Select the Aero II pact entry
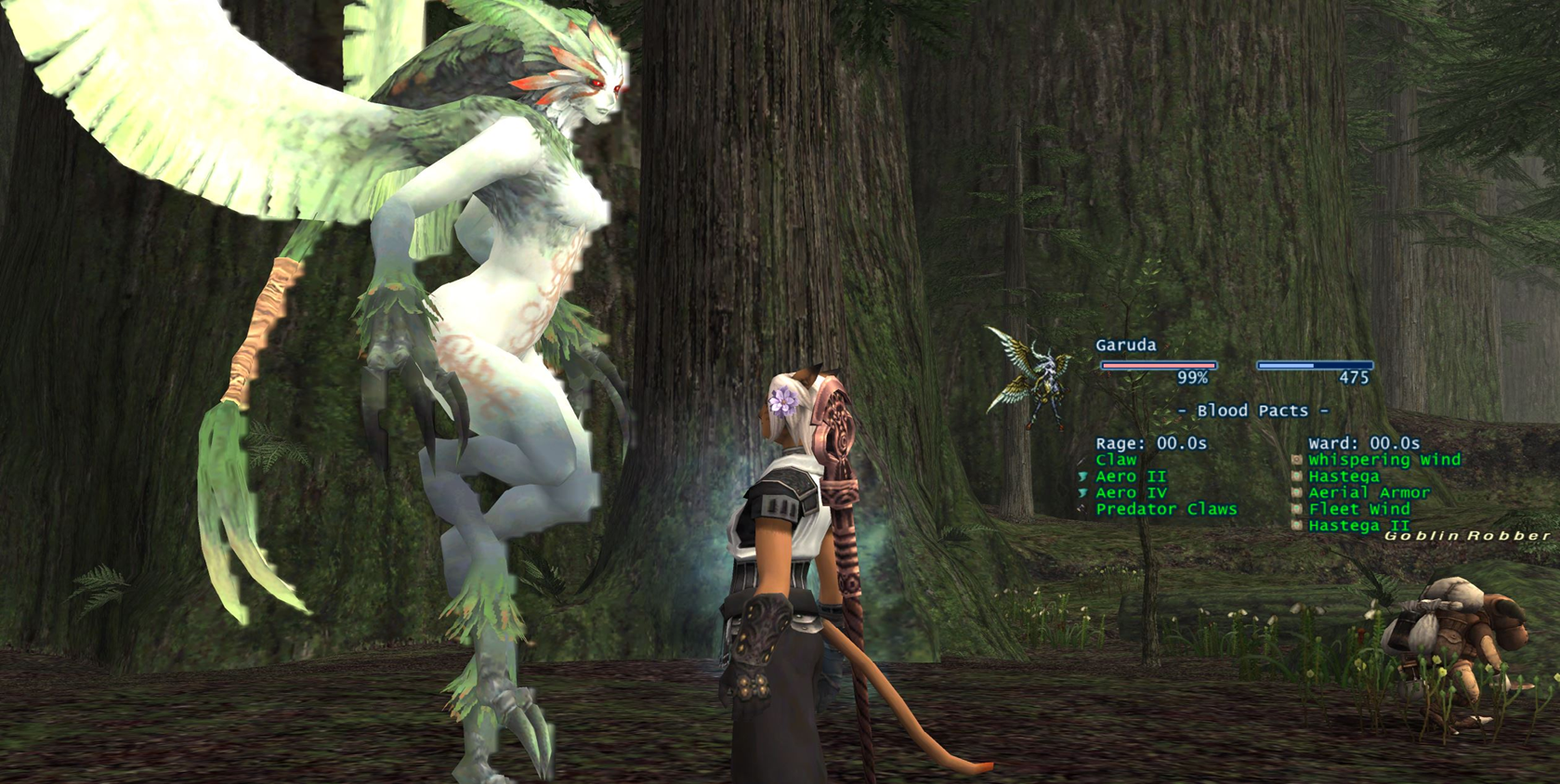 pyautogui.click(x=1130, y=476)
